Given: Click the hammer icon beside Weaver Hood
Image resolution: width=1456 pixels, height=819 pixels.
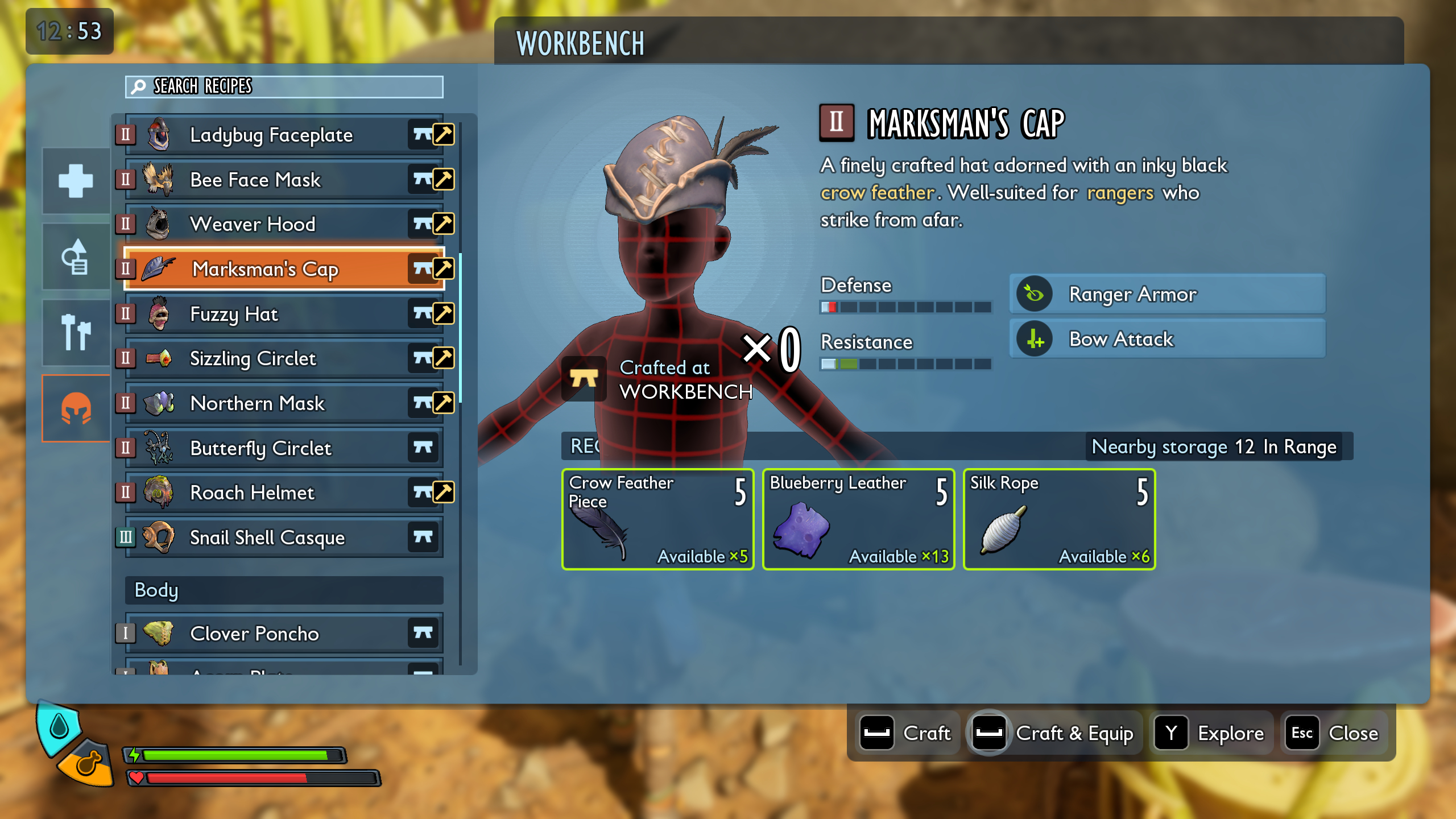Looking at the screenshot, I should [x=444, y=224].
